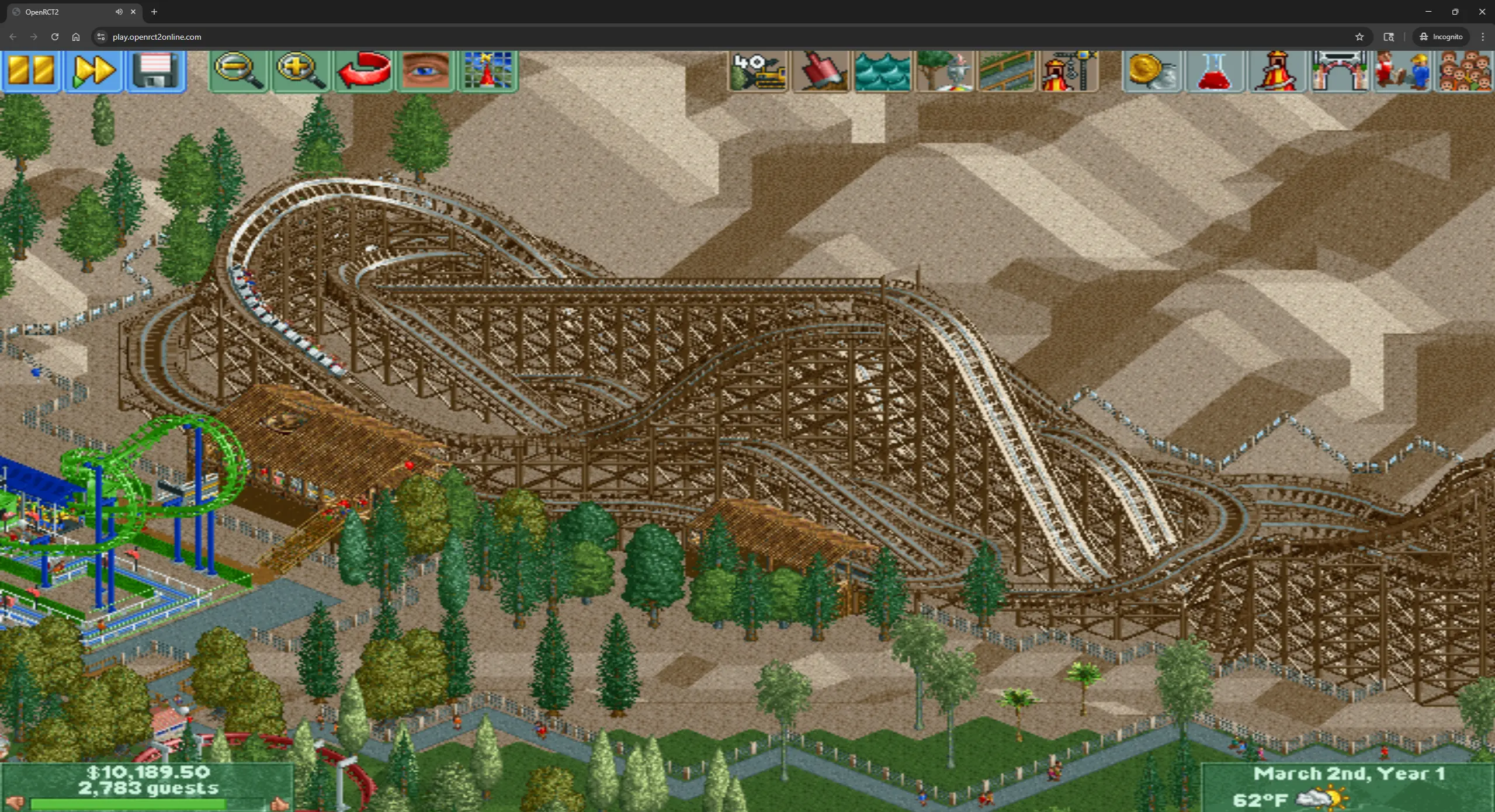Select the adjust land tool
This screenshot has width=1495, height=812.
820,71
